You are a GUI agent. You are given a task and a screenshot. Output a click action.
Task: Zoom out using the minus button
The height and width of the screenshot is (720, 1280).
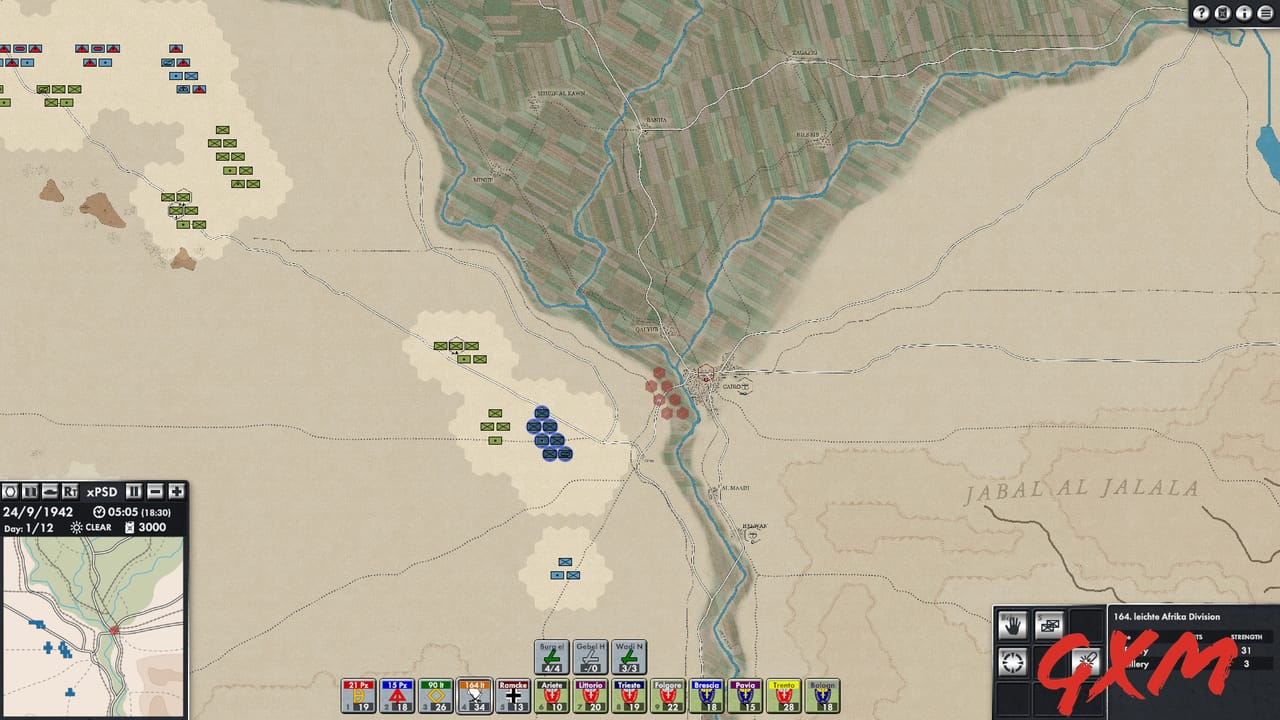[x=154, y=492]
